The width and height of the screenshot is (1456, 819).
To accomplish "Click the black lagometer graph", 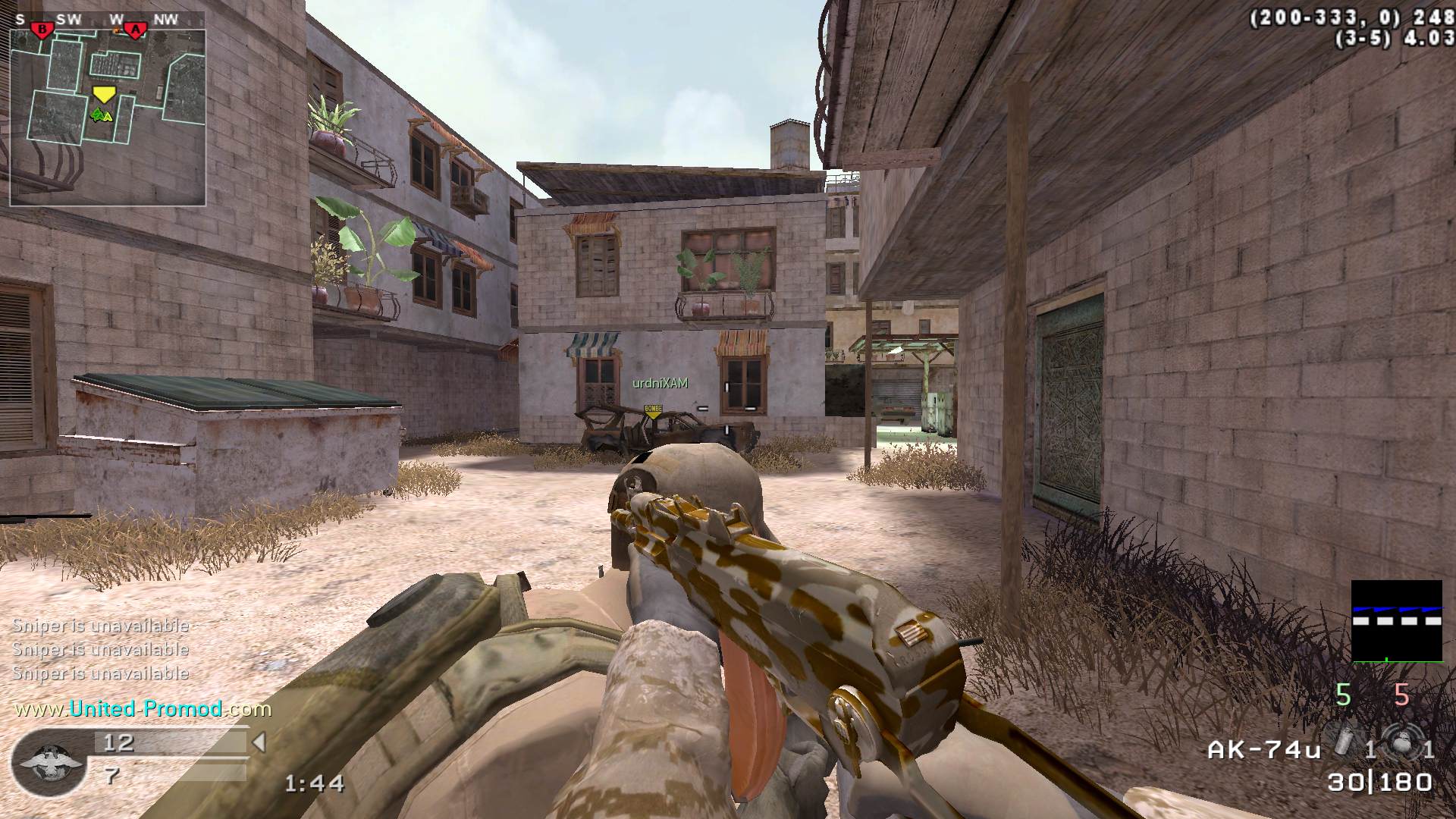I will click(1397, 621).
